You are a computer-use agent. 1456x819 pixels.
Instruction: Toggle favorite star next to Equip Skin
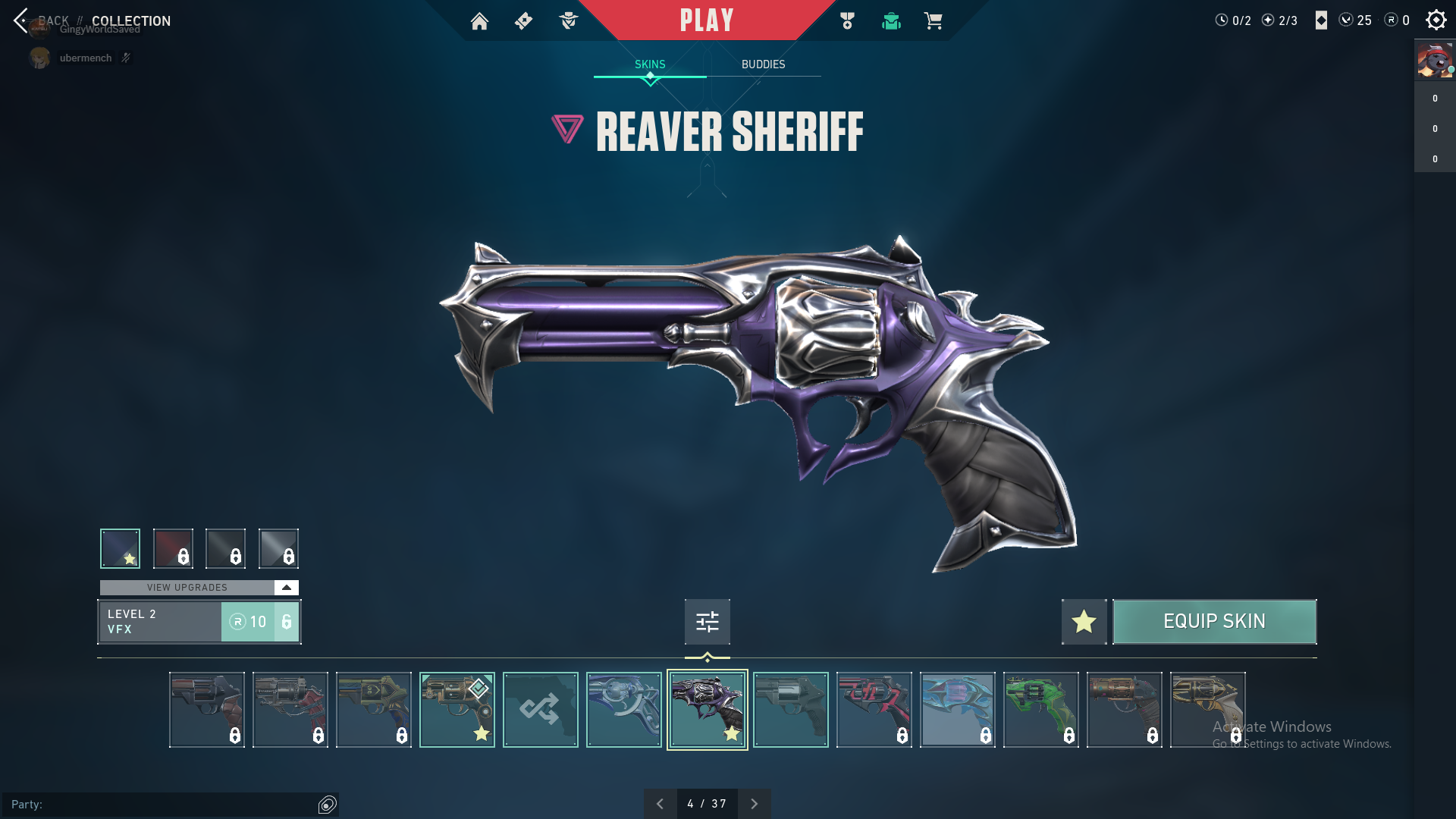tap(1084, 622)
